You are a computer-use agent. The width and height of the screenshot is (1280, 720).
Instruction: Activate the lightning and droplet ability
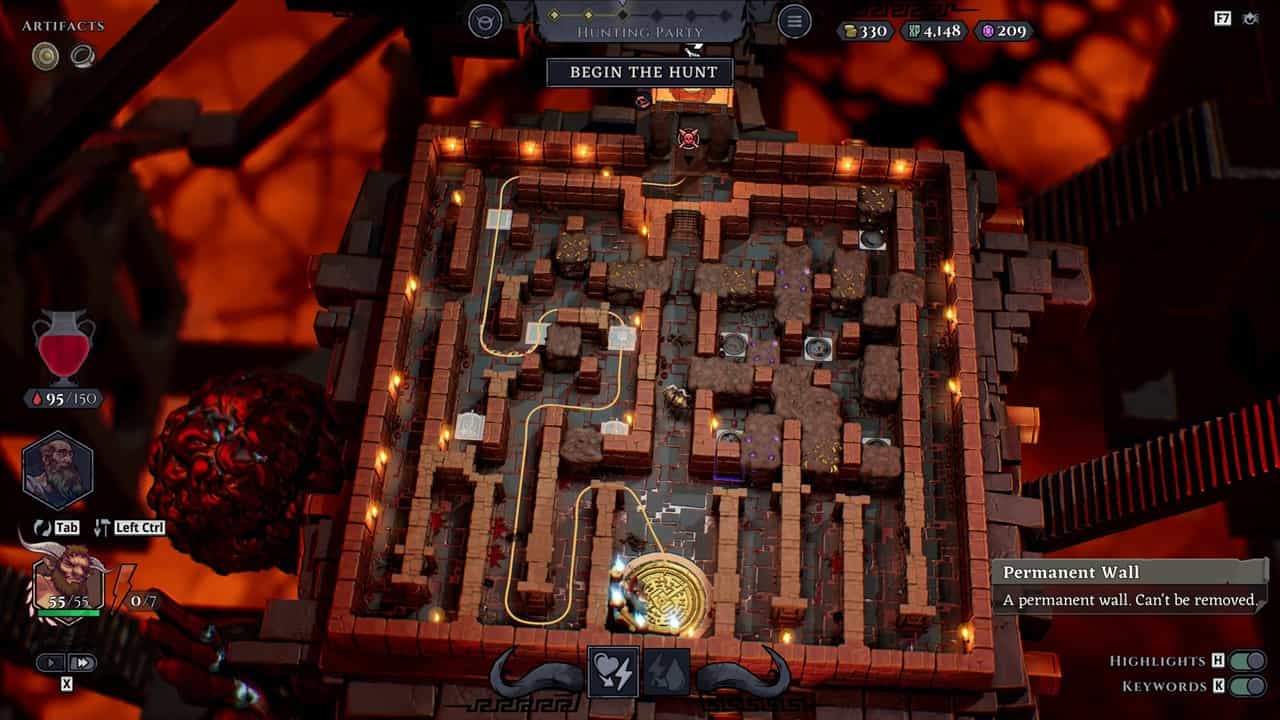666,672
